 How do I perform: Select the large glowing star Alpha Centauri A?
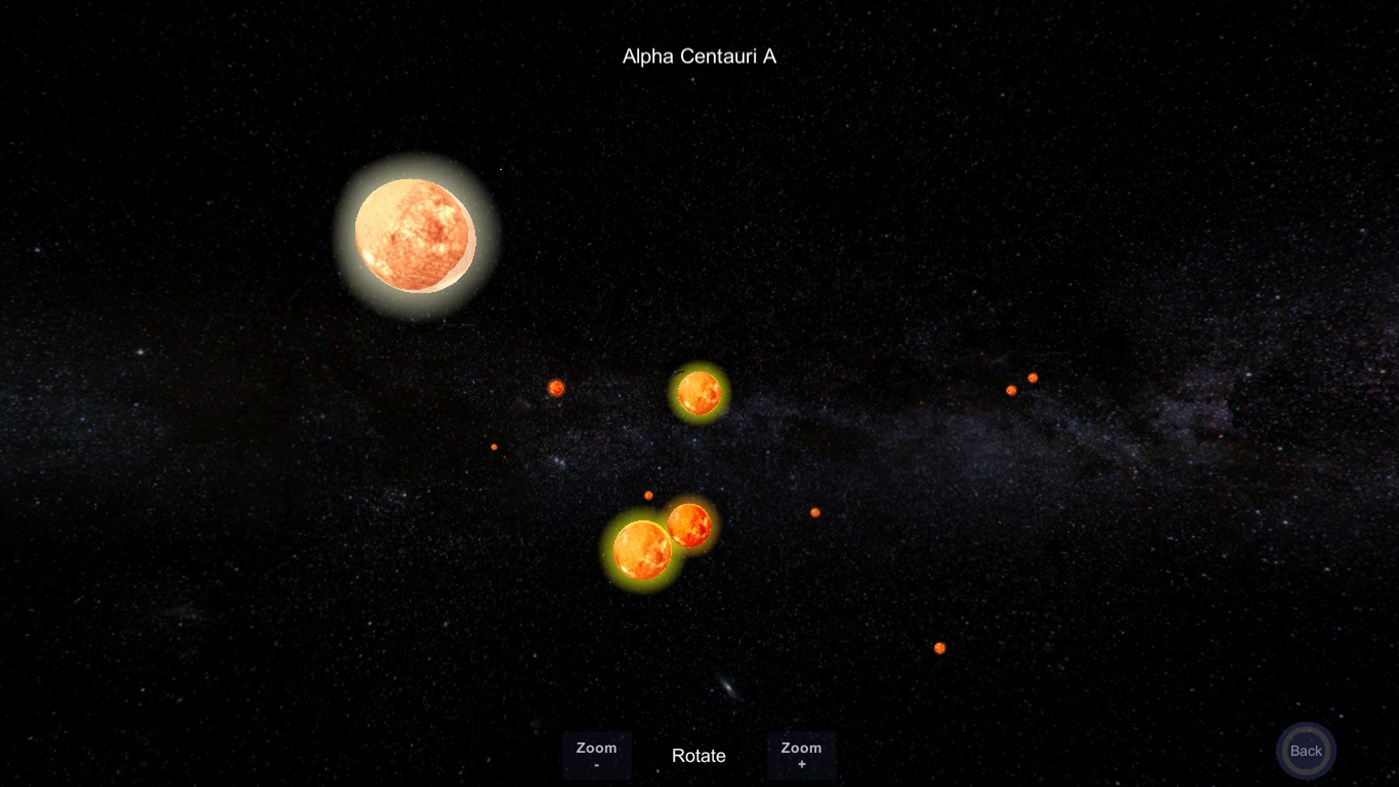(415, 235)
